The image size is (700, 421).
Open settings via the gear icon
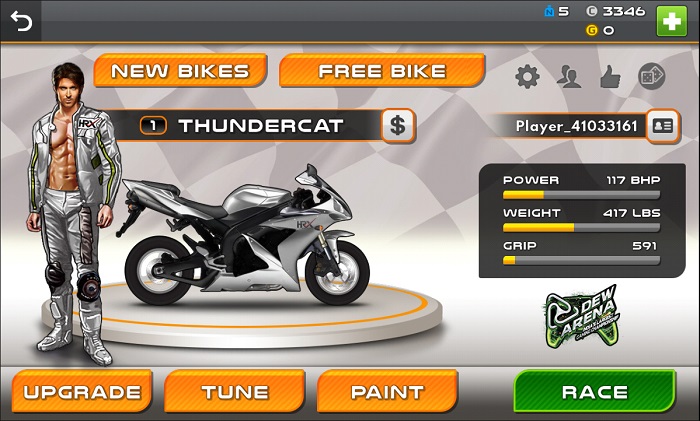point(527,76)
